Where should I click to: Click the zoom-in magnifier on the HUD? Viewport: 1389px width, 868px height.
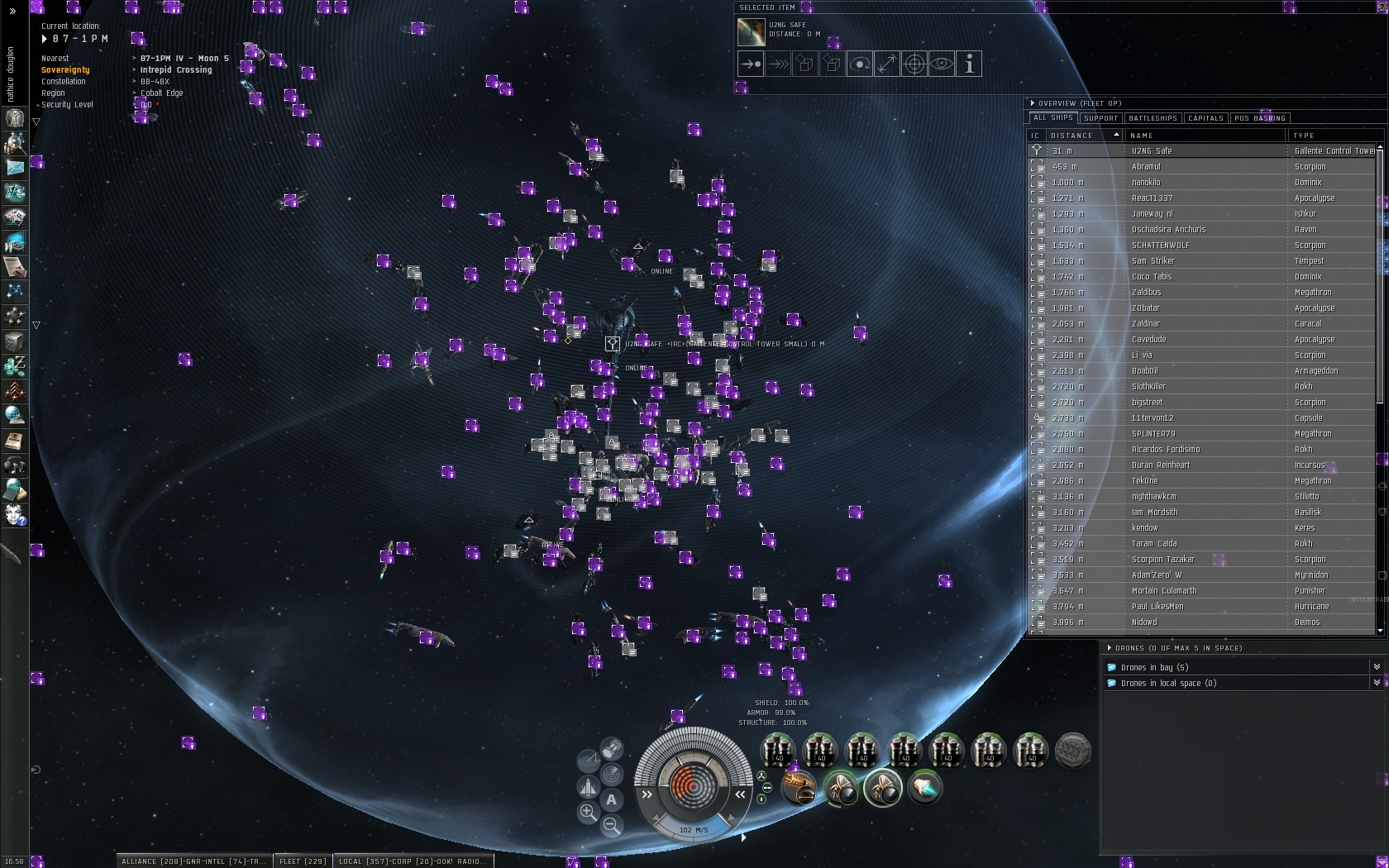pos(588,812)
